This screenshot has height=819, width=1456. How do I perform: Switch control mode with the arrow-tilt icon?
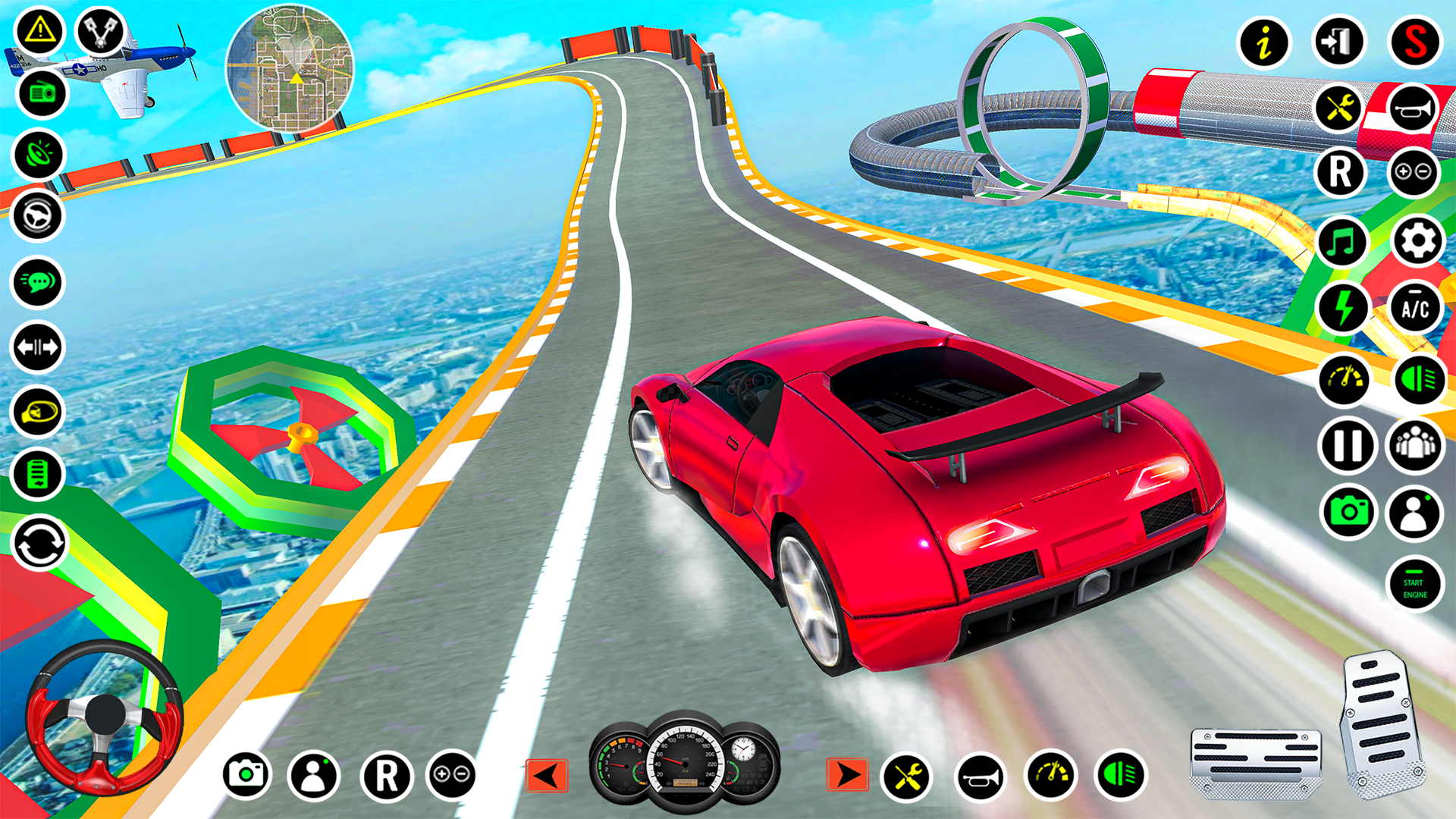38,345
